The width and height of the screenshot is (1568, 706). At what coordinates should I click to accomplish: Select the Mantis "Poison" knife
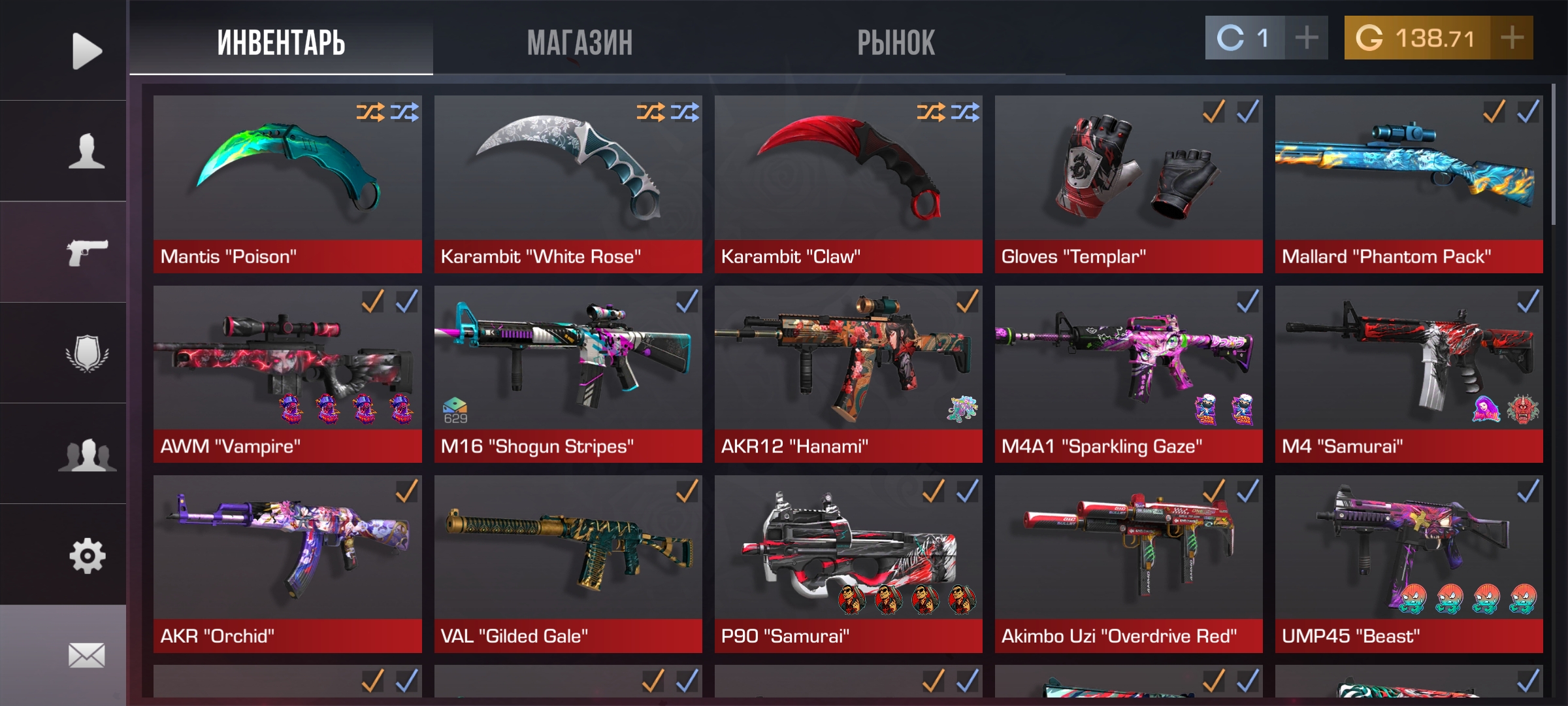(287, 184)
